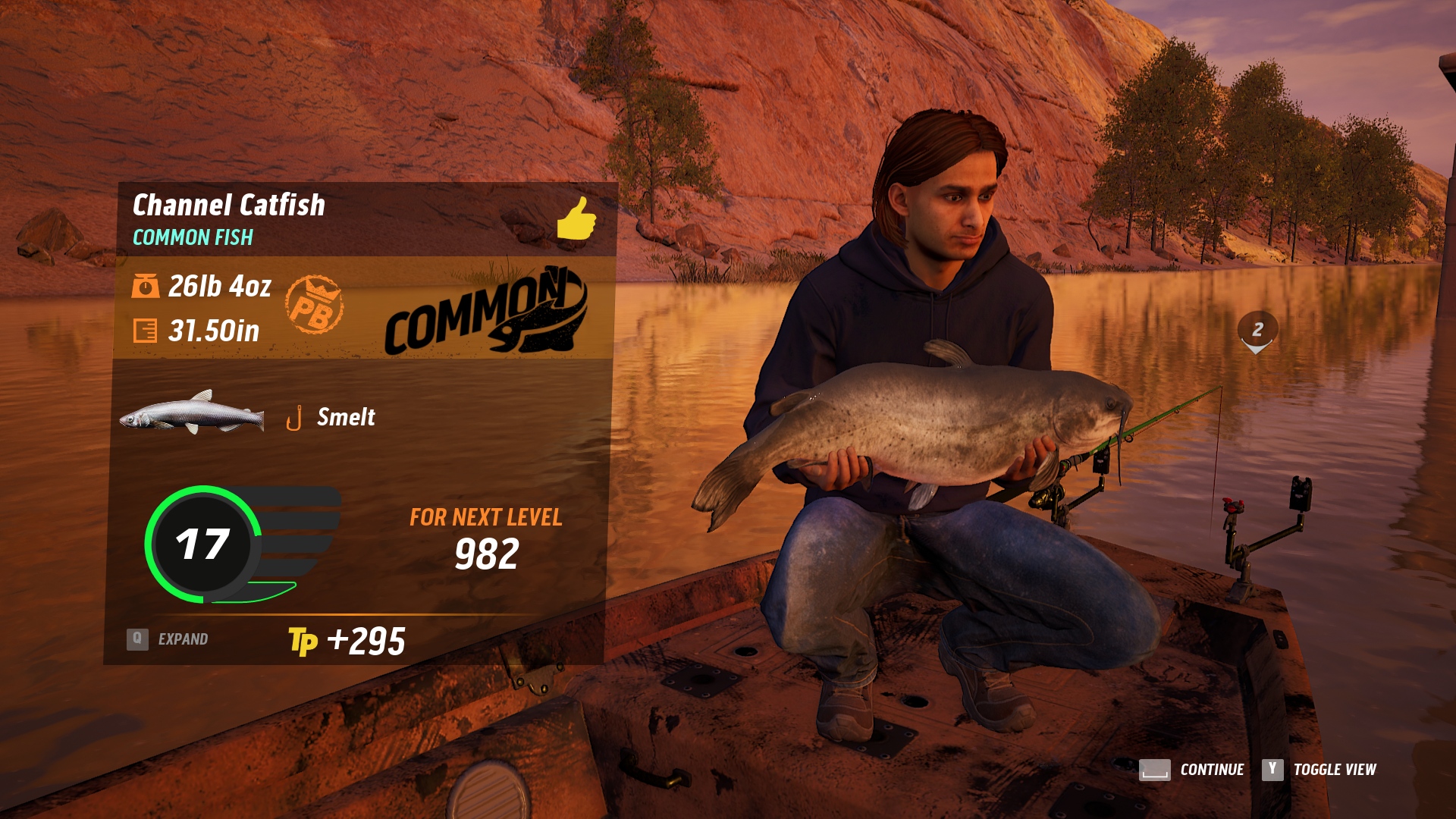Click the yellow thumbs-up icon
The image size is (1456, 819).
pos(576,218)
